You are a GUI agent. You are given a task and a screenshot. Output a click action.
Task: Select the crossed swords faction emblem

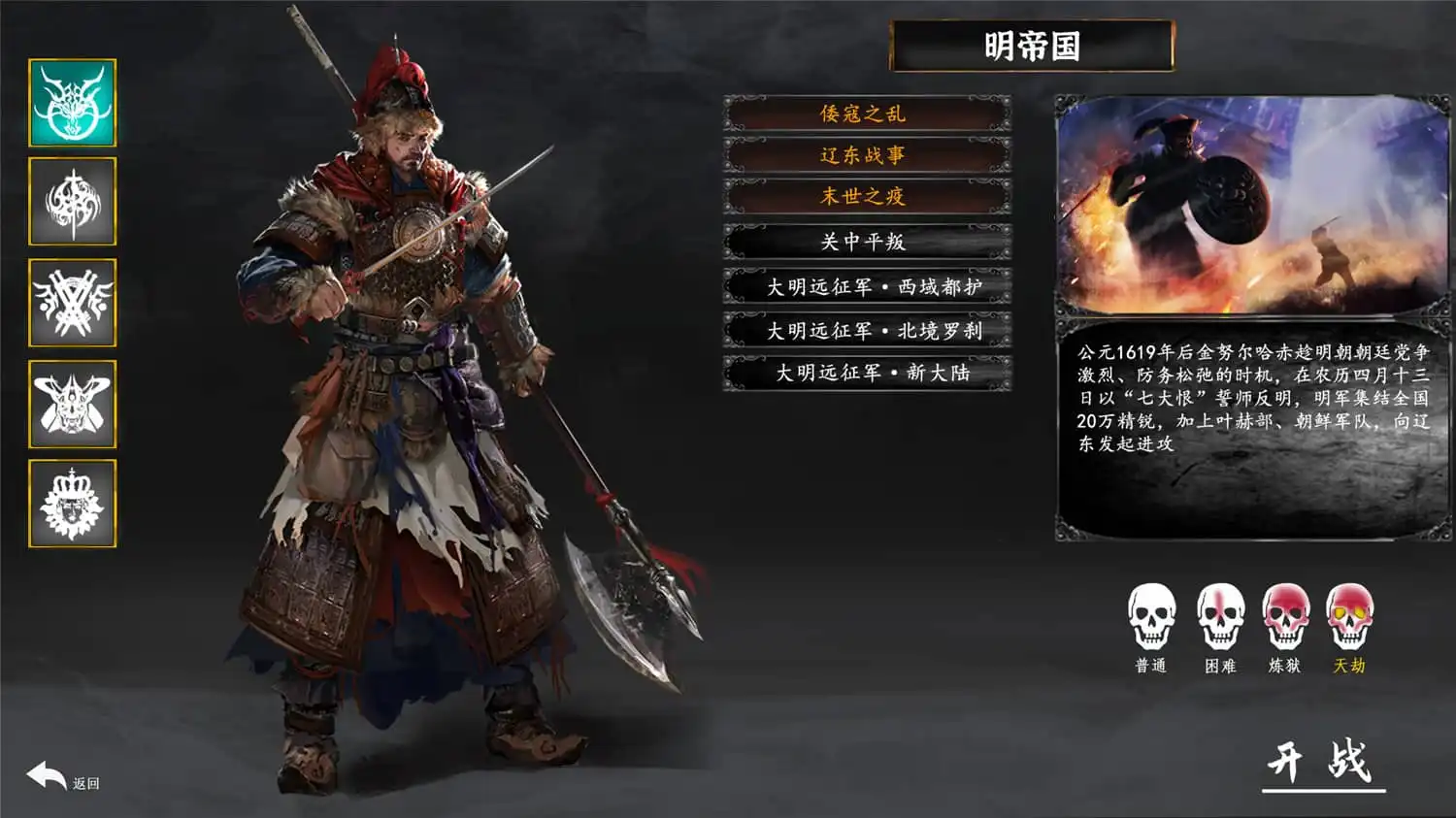73,304
